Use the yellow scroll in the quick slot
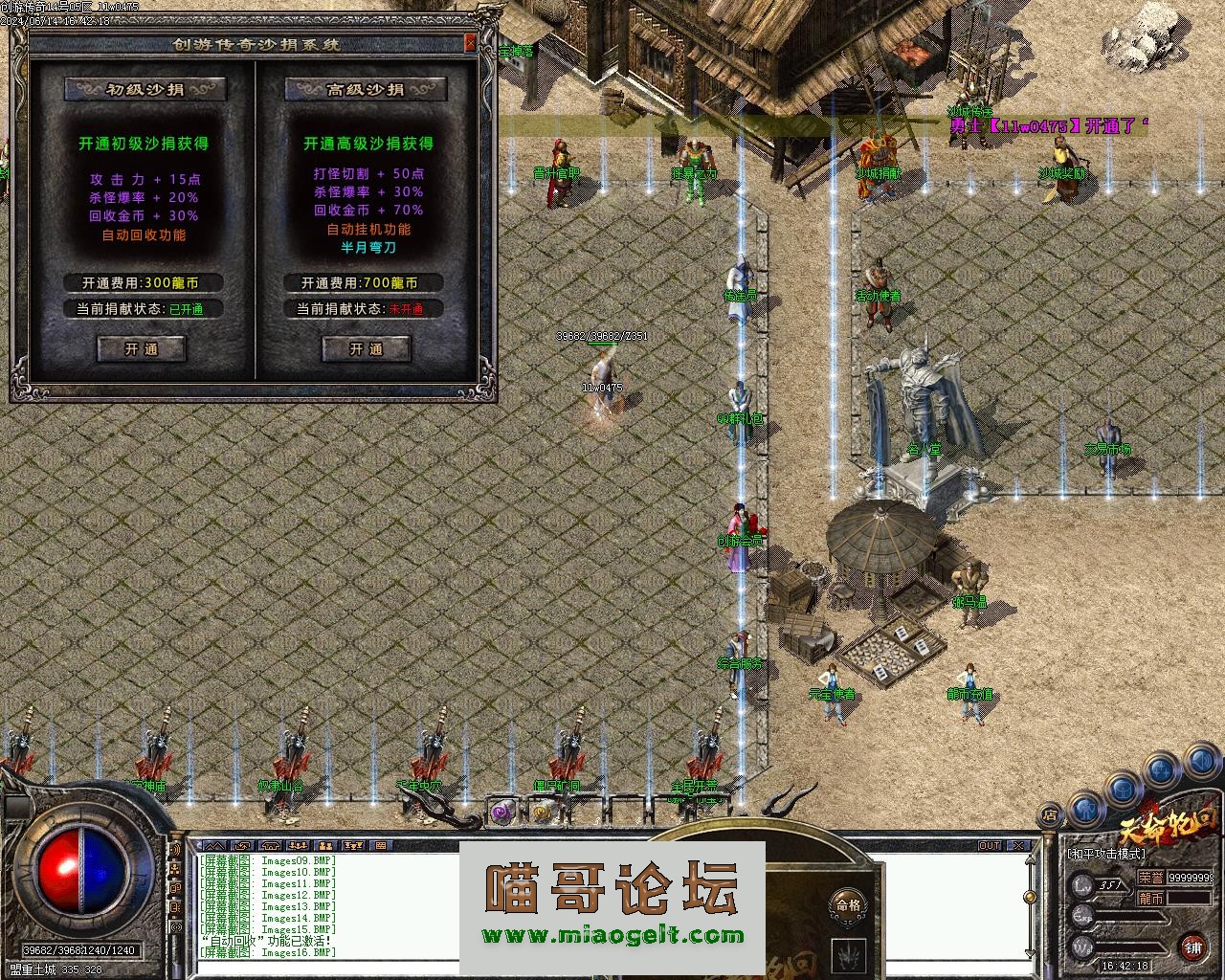Viewport: 1225px width, 980px height. tap(542, 813)
